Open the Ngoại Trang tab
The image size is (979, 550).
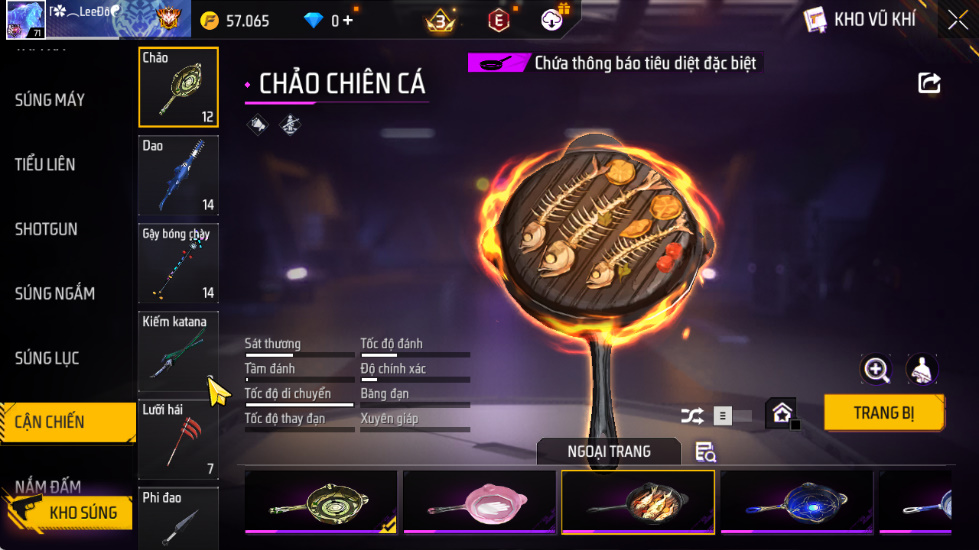(x=608, y=452)
